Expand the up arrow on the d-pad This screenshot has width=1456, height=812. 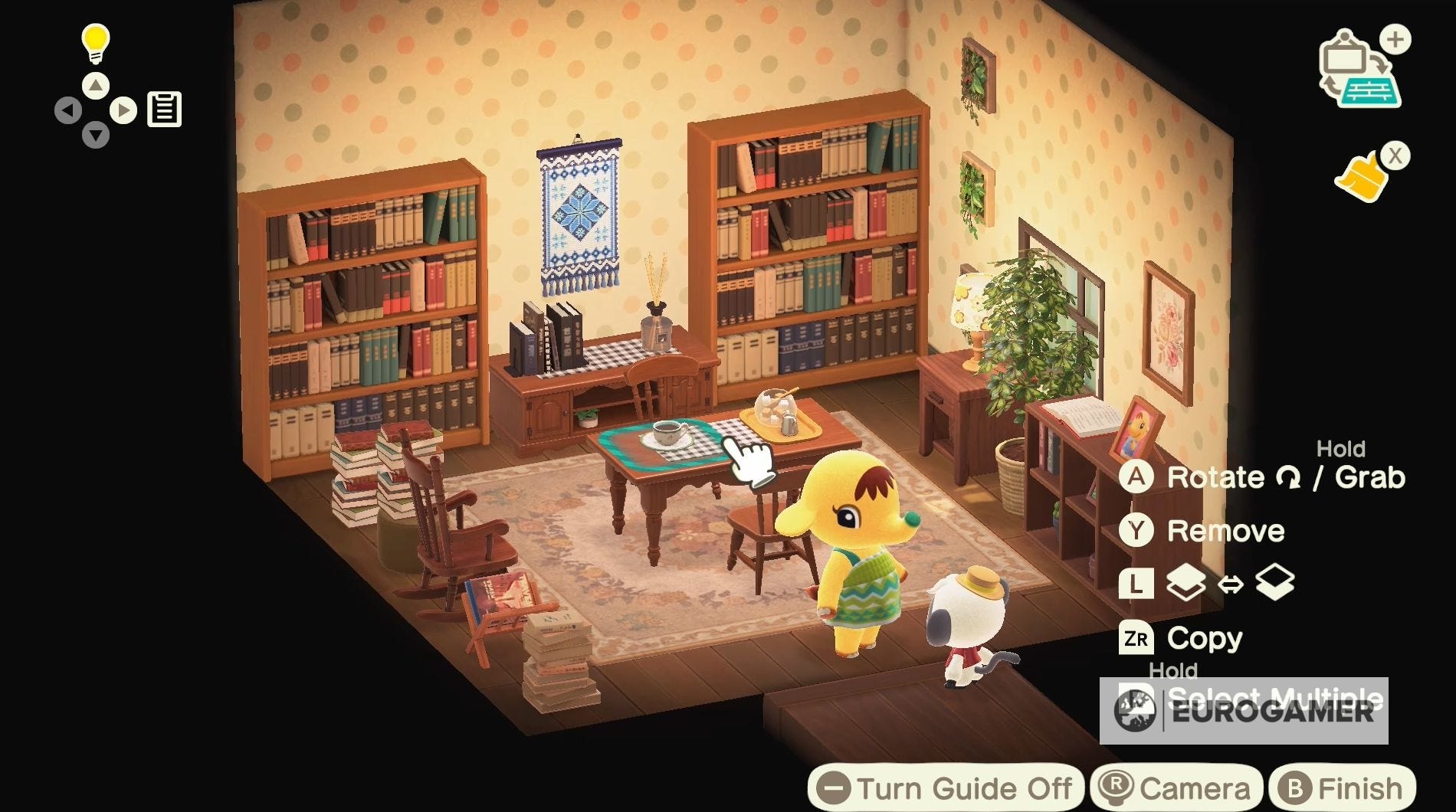coord(94,87)
